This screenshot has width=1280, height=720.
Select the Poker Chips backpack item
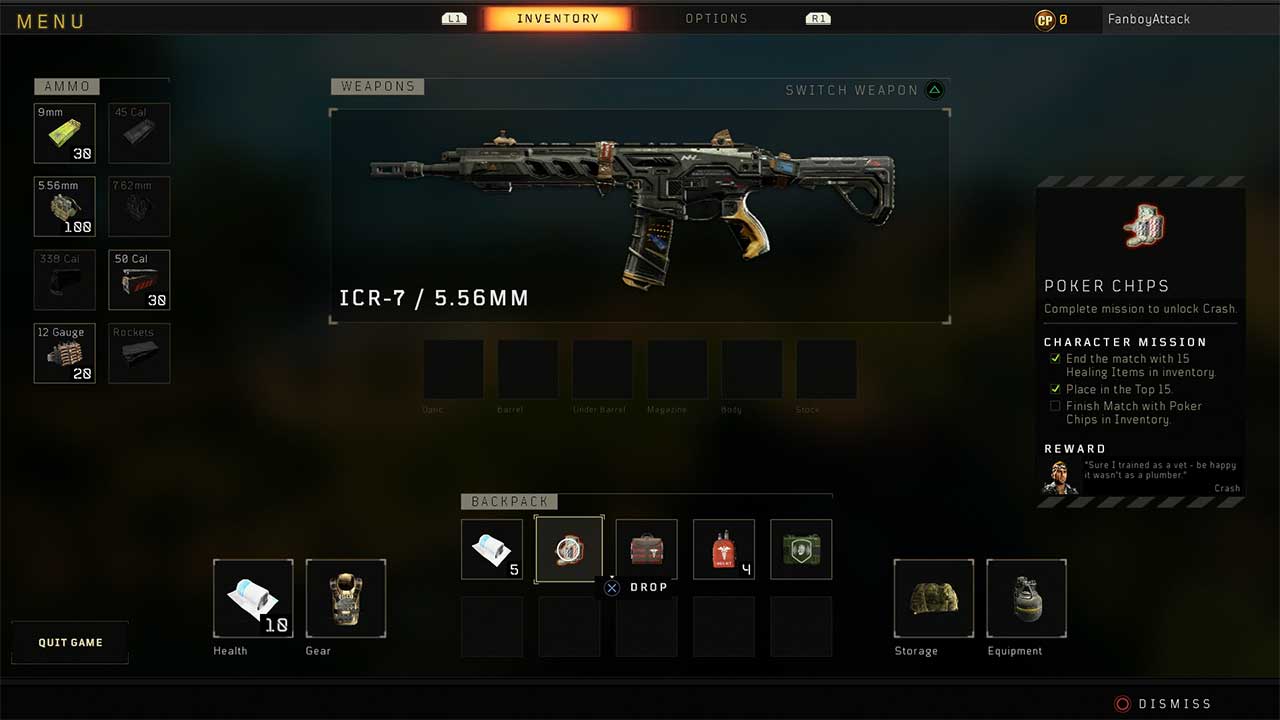tap(569, 549)
